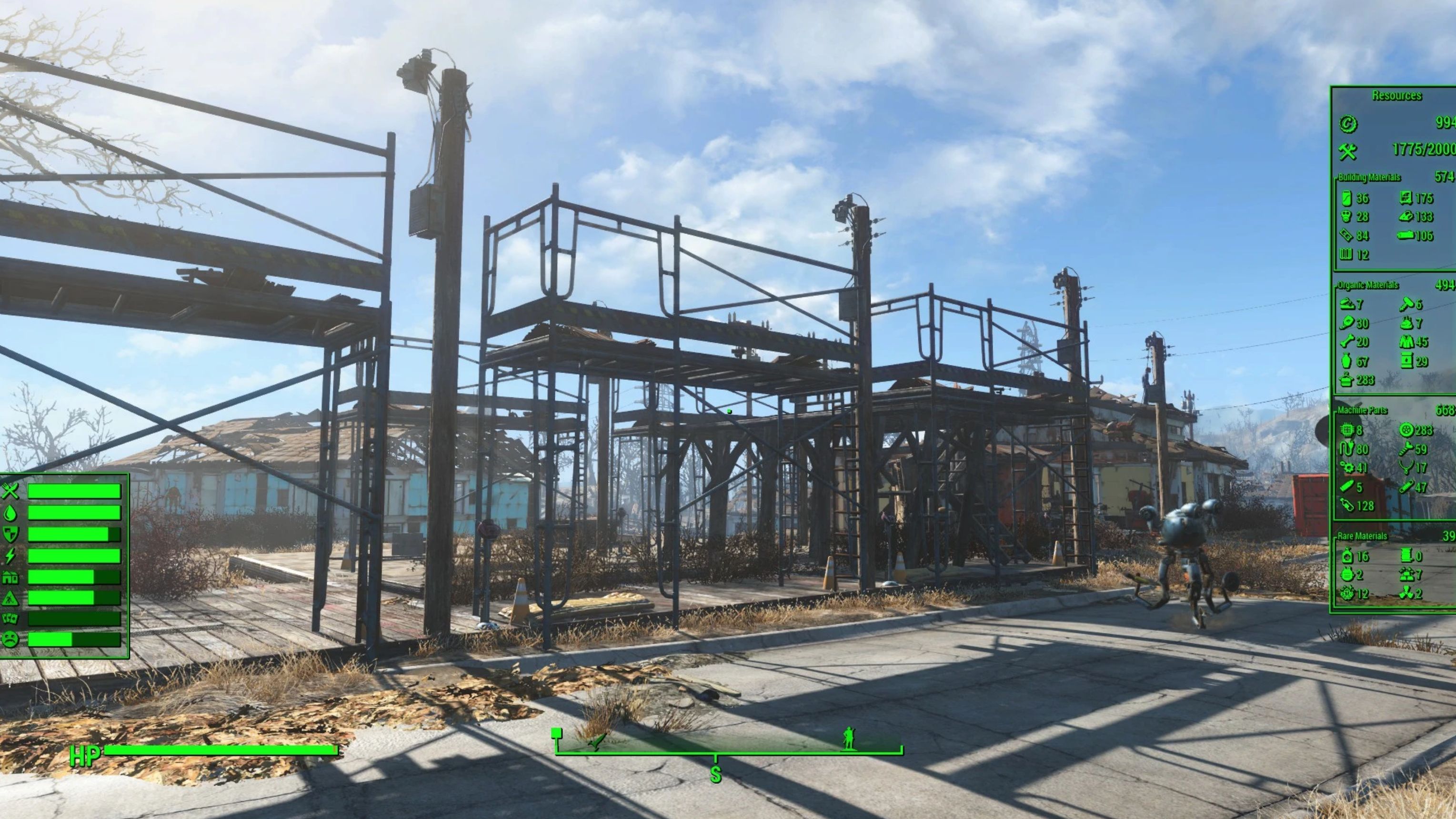Click the circuit chip resource icon
1456x819 pixels.
[x=1347, y=430]
